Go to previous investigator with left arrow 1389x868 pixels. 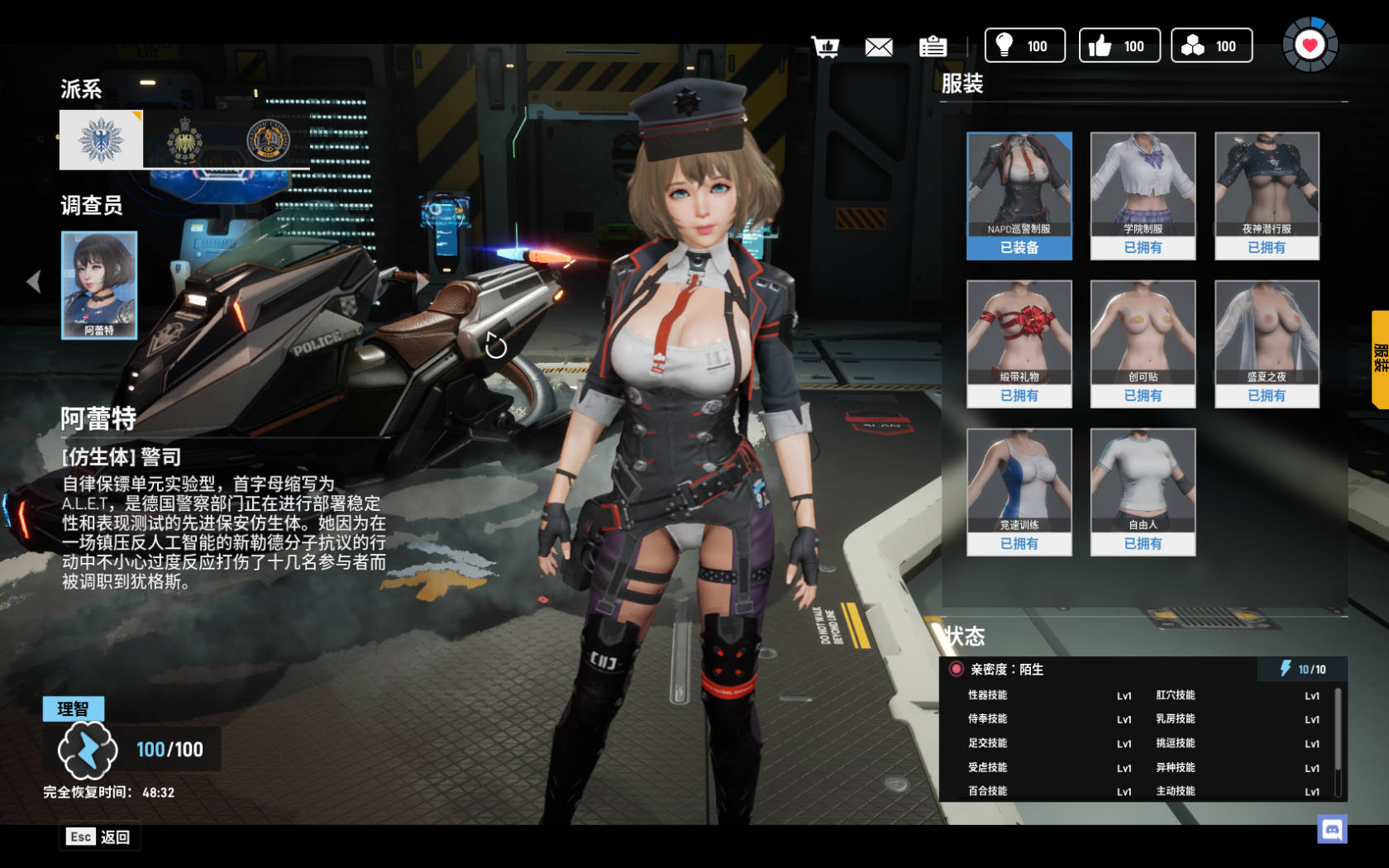(x=33, y=282)
